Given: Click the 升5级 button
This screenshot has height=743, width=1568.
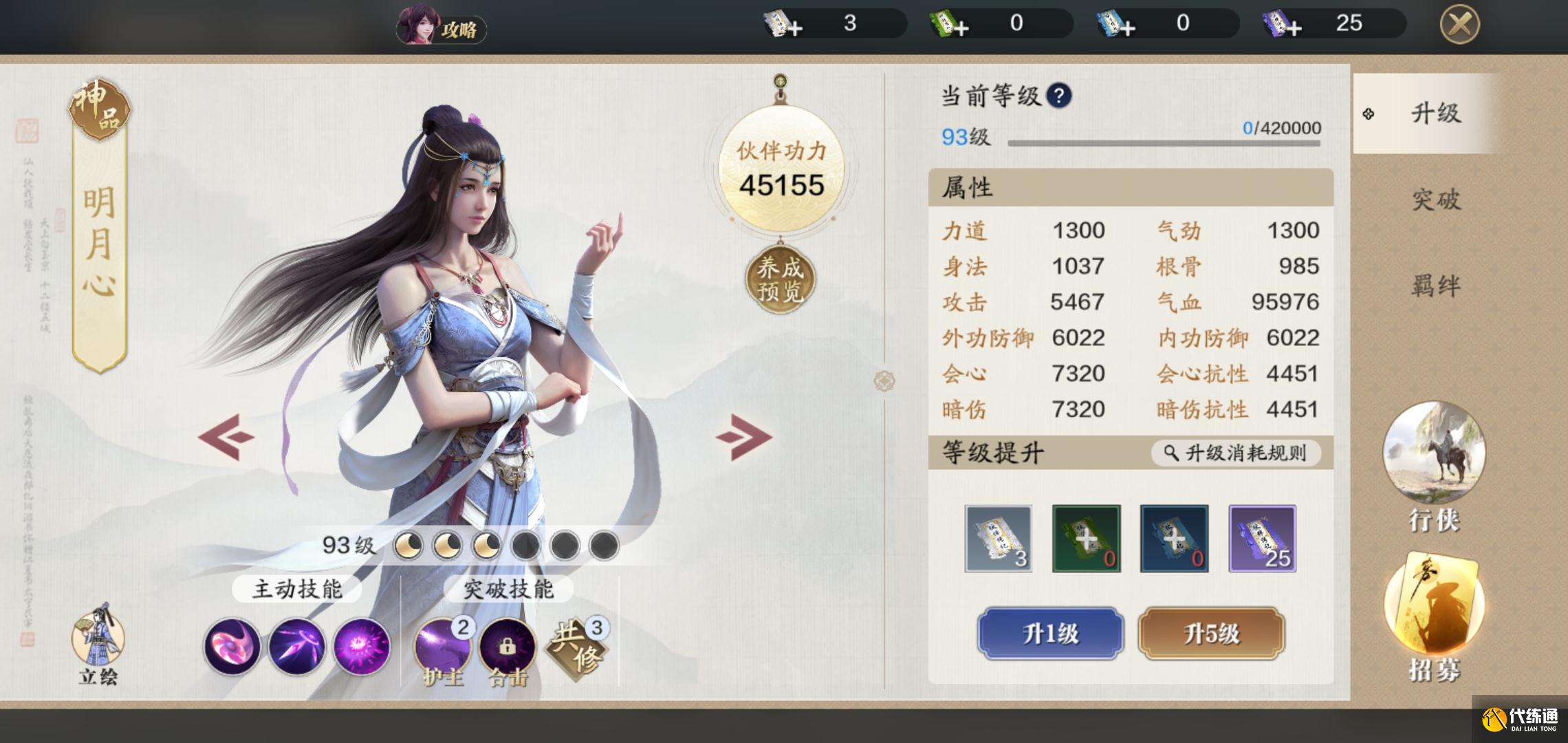Looking at the screenshot, I should (1211, 633).
